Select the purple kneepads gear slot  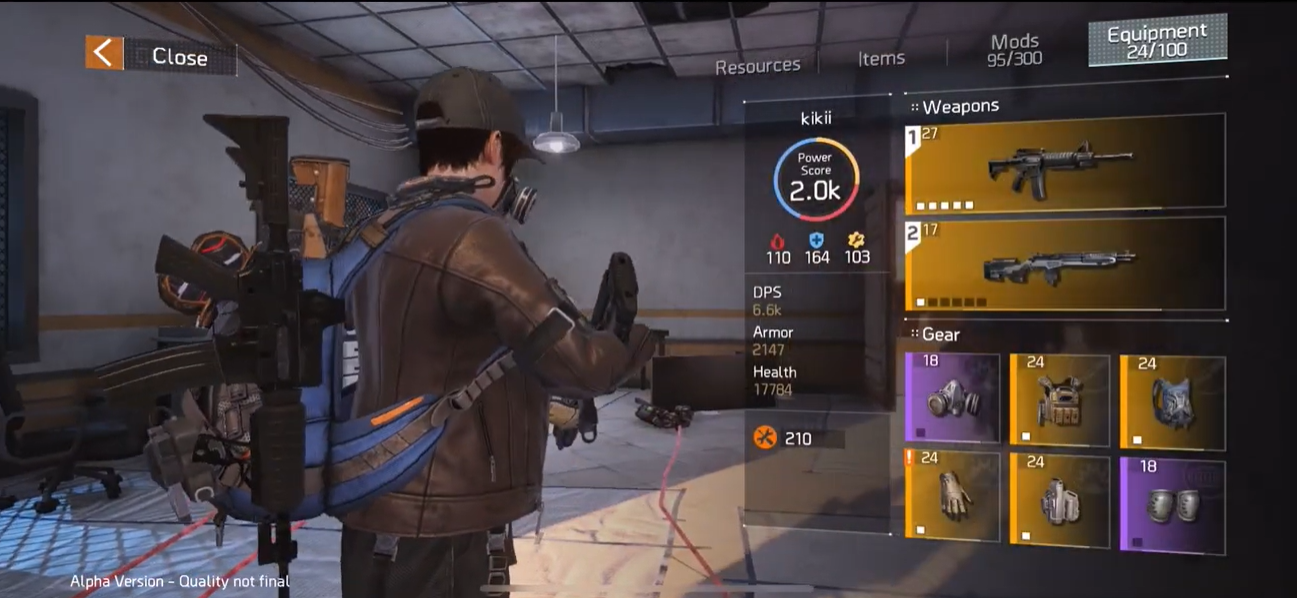(x=1172, y=501)
